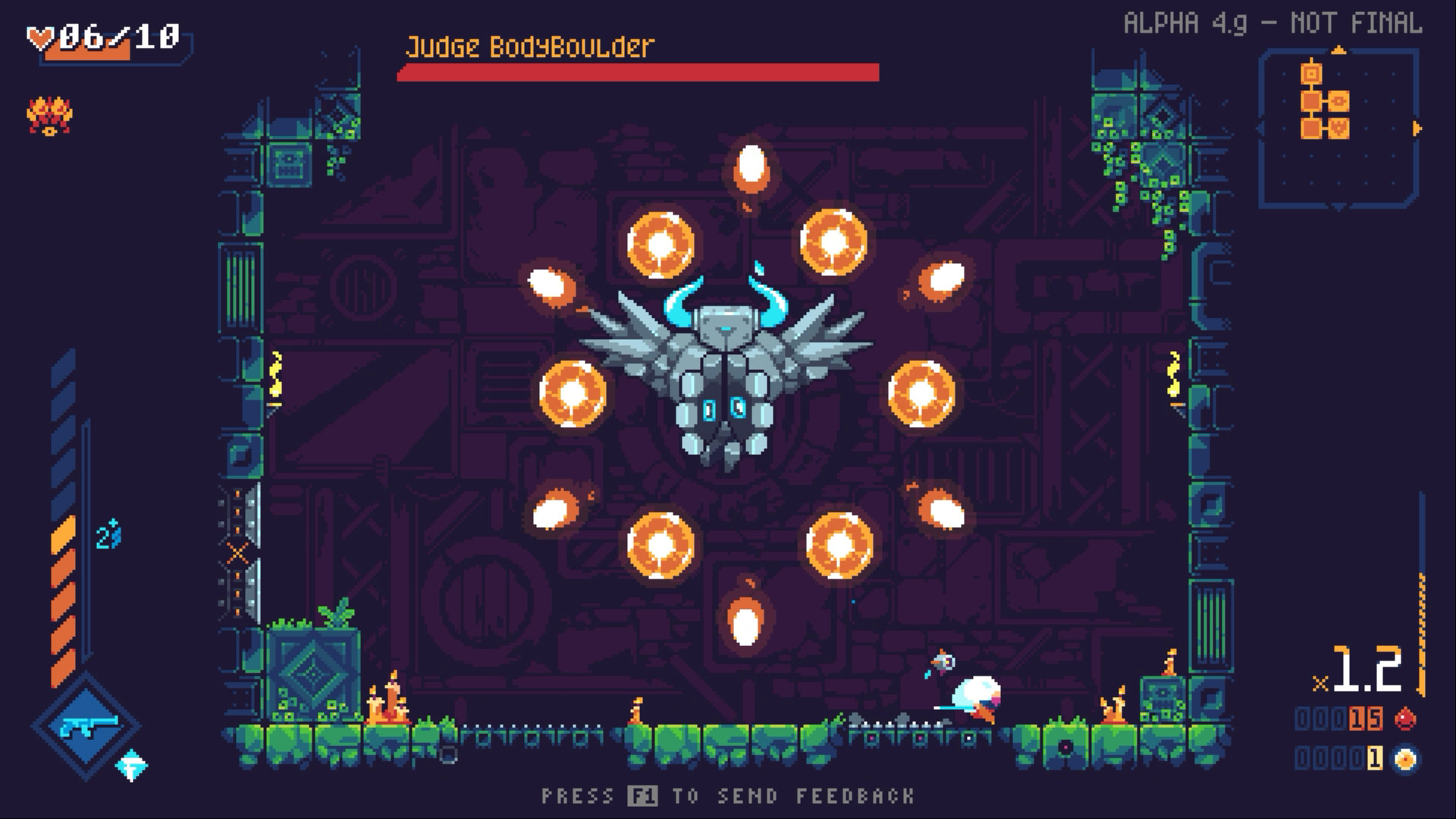The image size is (1456, 819).
Task: Click the right exit arrow on the minimap
Action: point(1417,127)
